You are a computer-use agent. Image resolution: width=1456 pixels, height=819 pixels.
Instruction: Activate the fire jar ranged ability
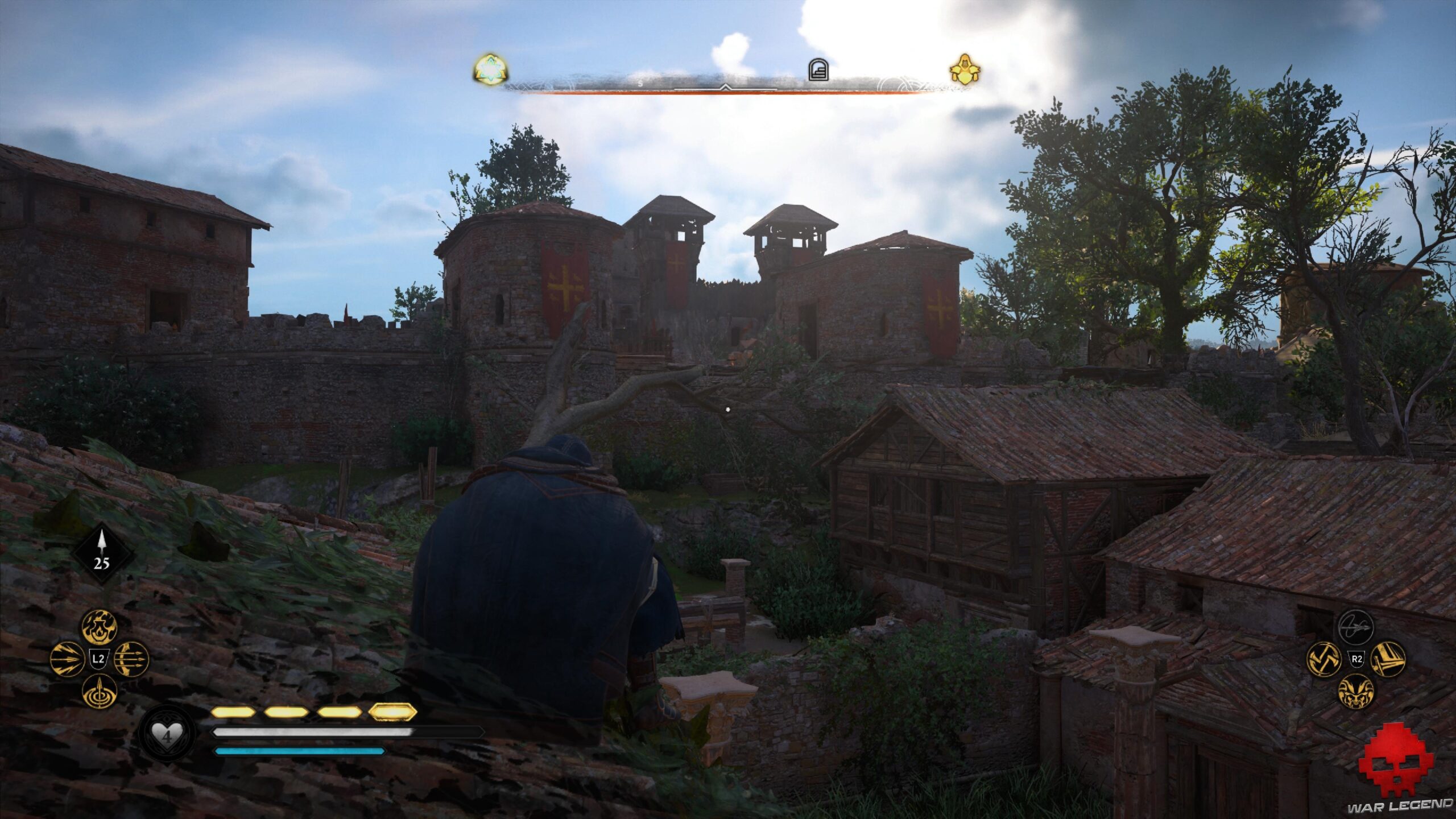[x=100, y=627]
